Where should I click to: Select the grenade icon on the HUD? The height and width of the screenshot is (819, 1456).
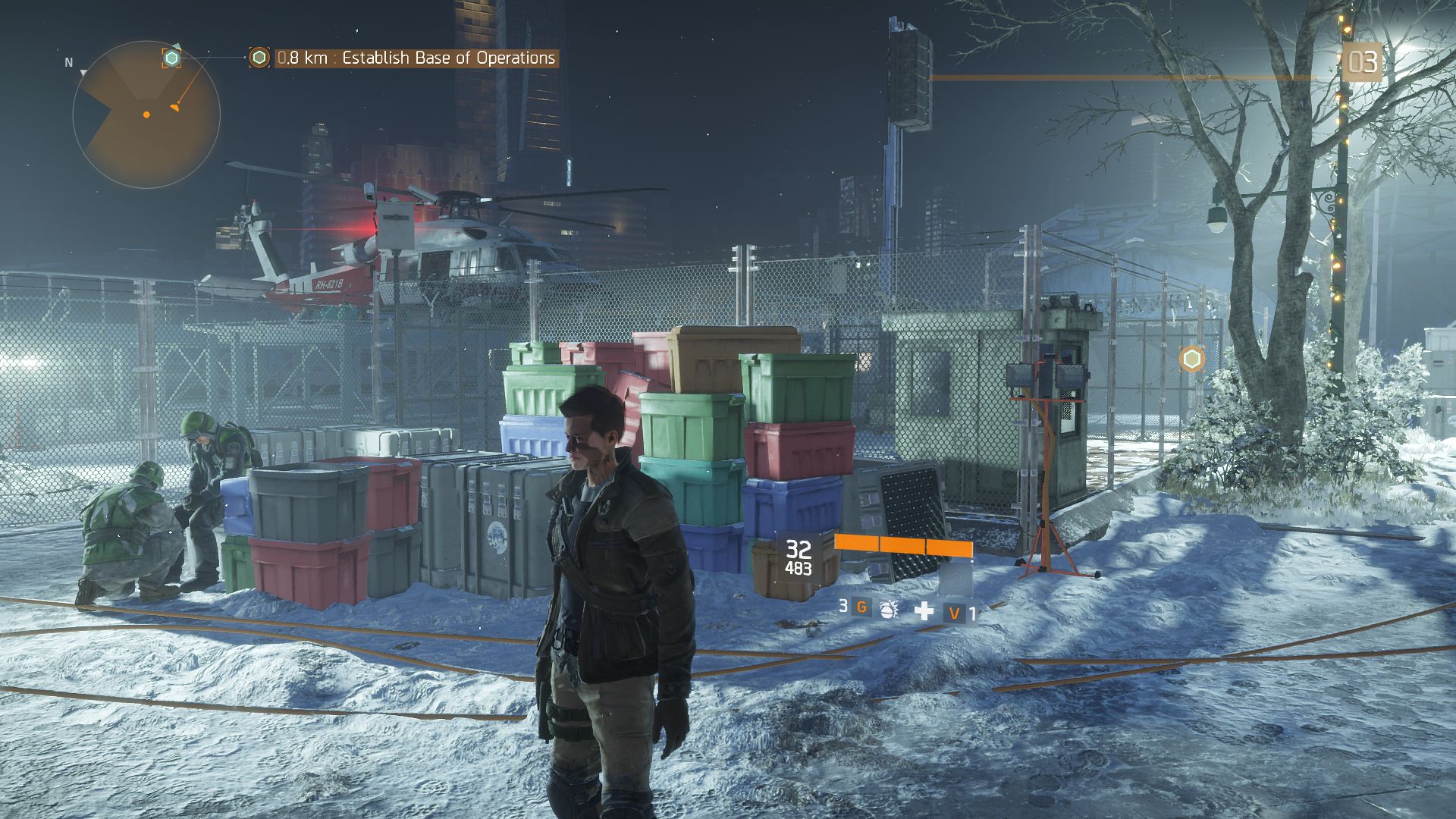click(x=886, y=609)
